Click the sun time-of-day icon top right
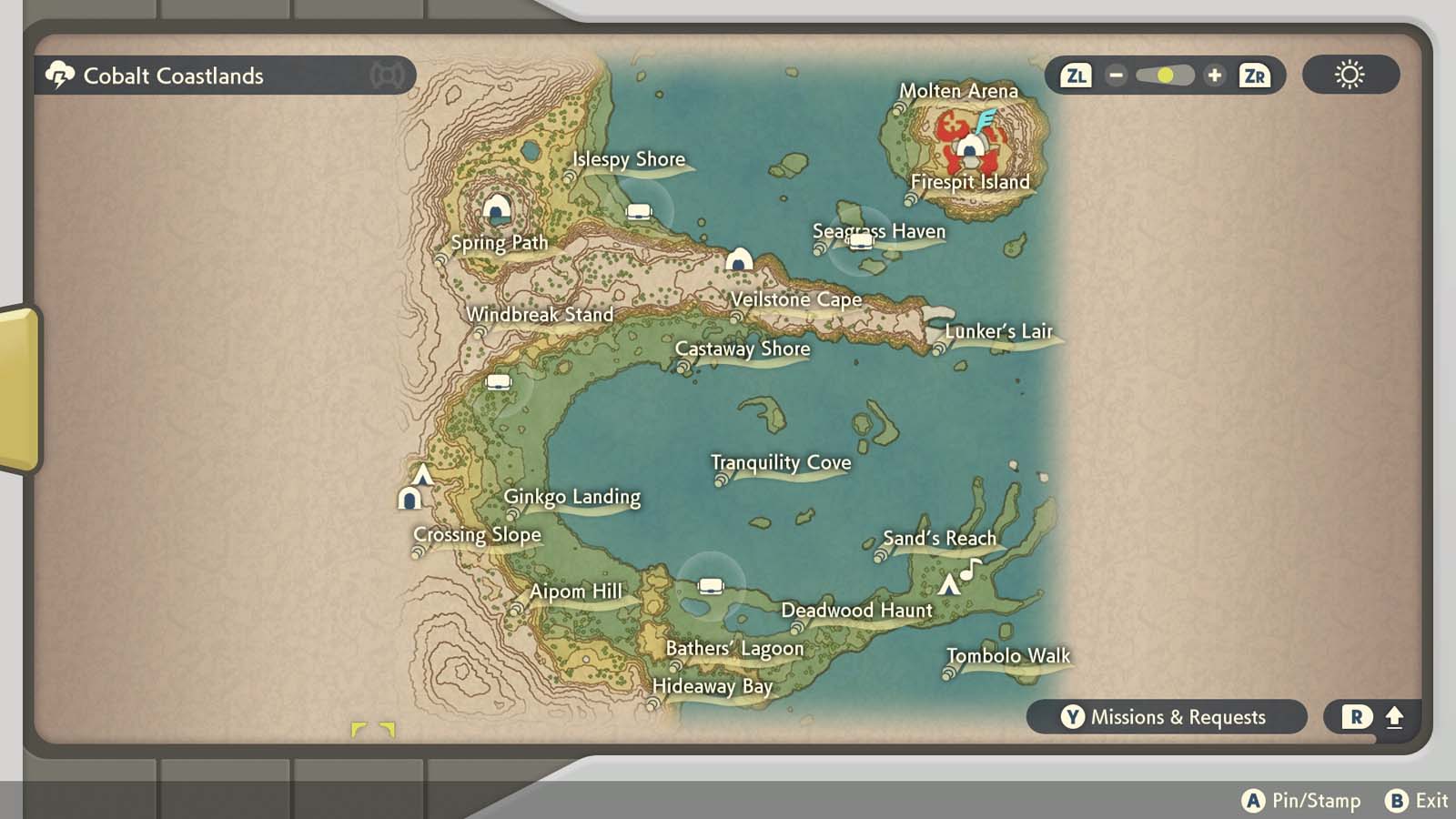Image resolution: width=1456 pixels, height=819 pixels. (1350, 76)
